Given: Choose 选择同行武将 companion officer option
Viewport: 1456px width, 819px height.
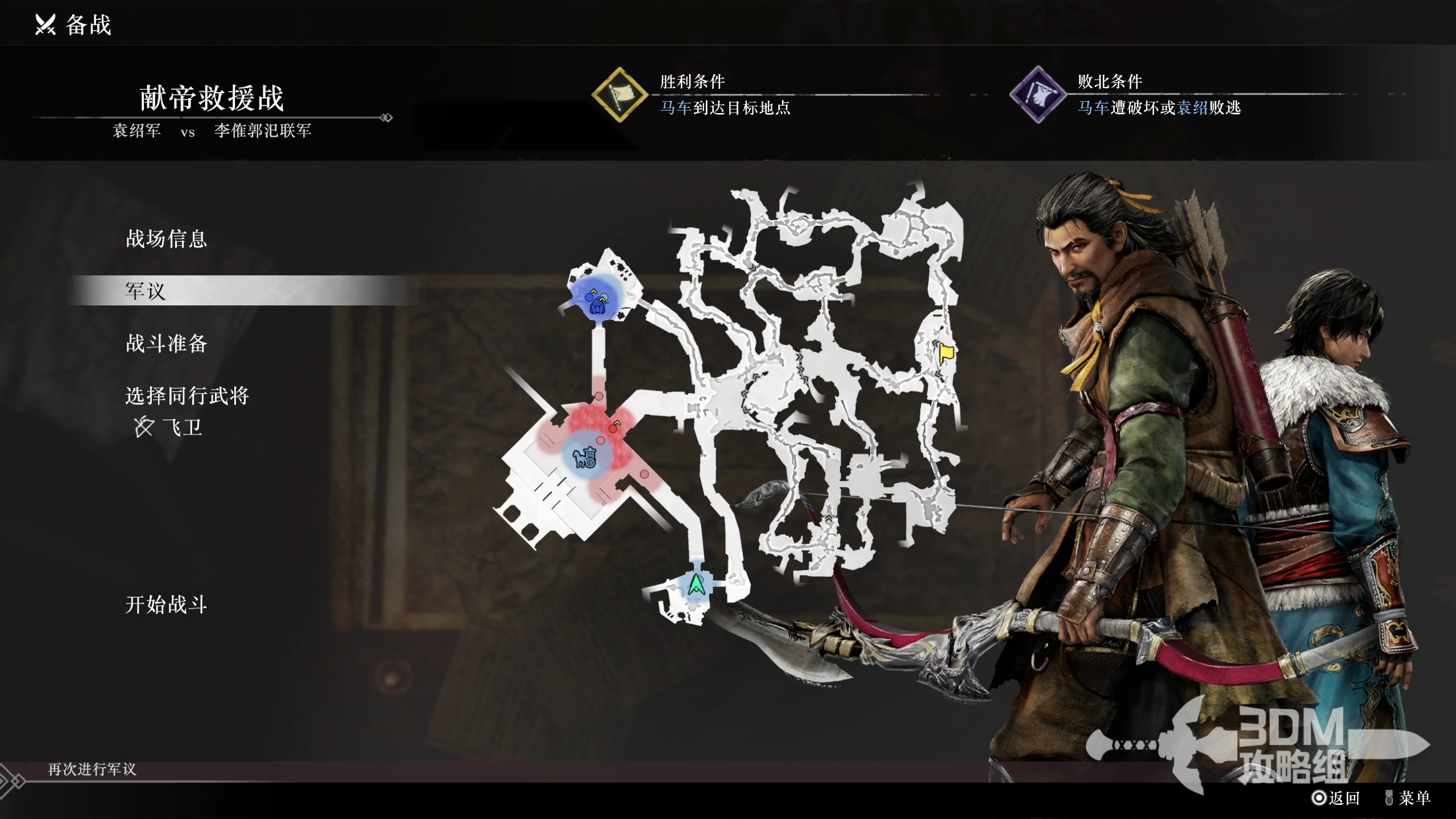Looking at the screenshot, I should click(x=187, y=396).
